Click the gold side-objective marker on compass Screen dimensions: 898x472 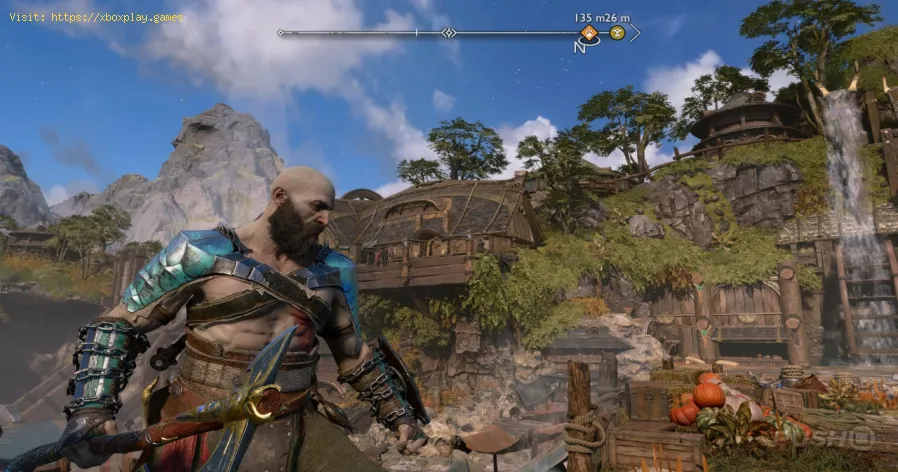tap(617, 33)
